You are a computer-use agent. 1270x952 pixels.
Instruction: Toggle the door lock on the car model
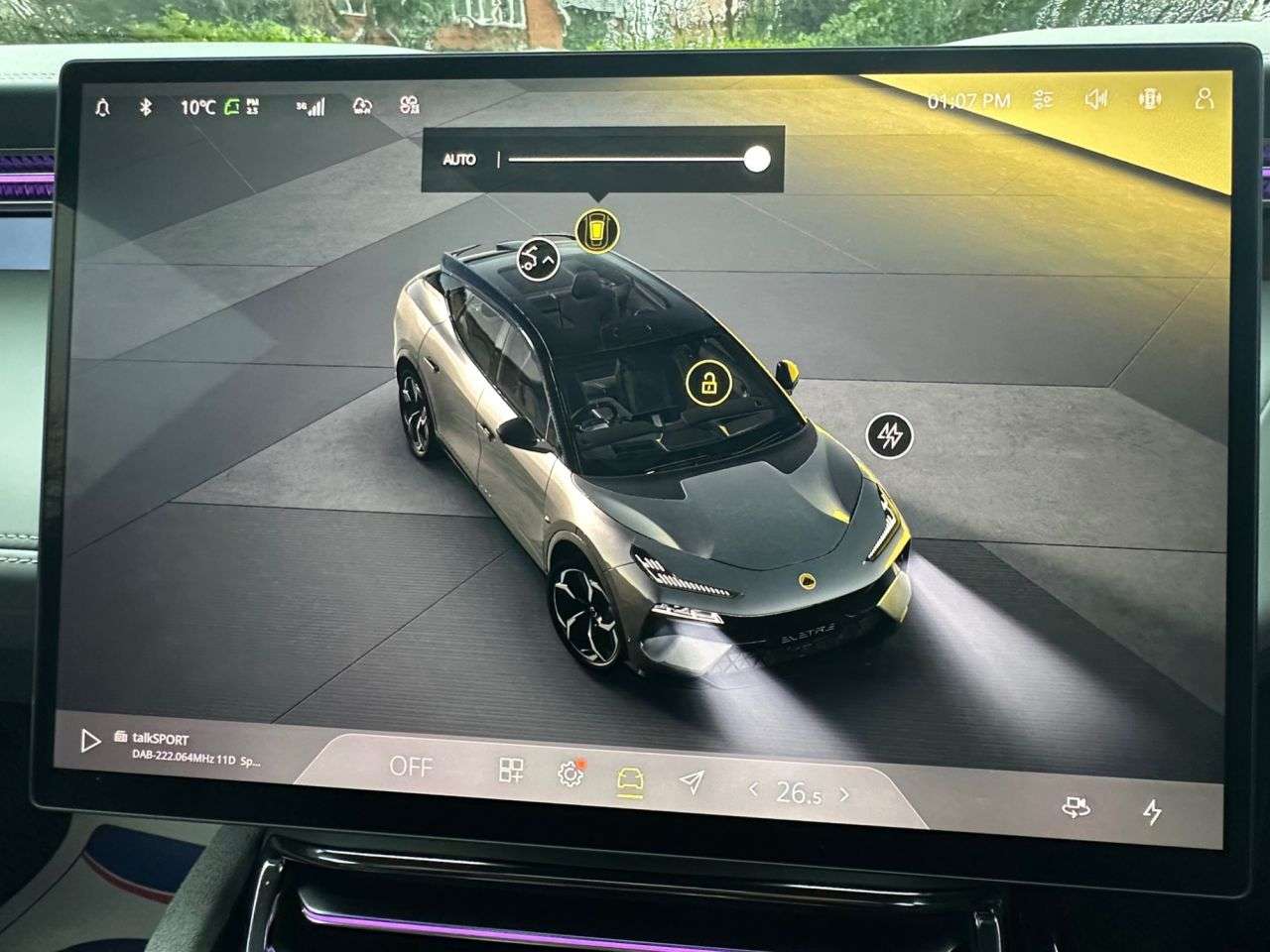click(711, 383)
